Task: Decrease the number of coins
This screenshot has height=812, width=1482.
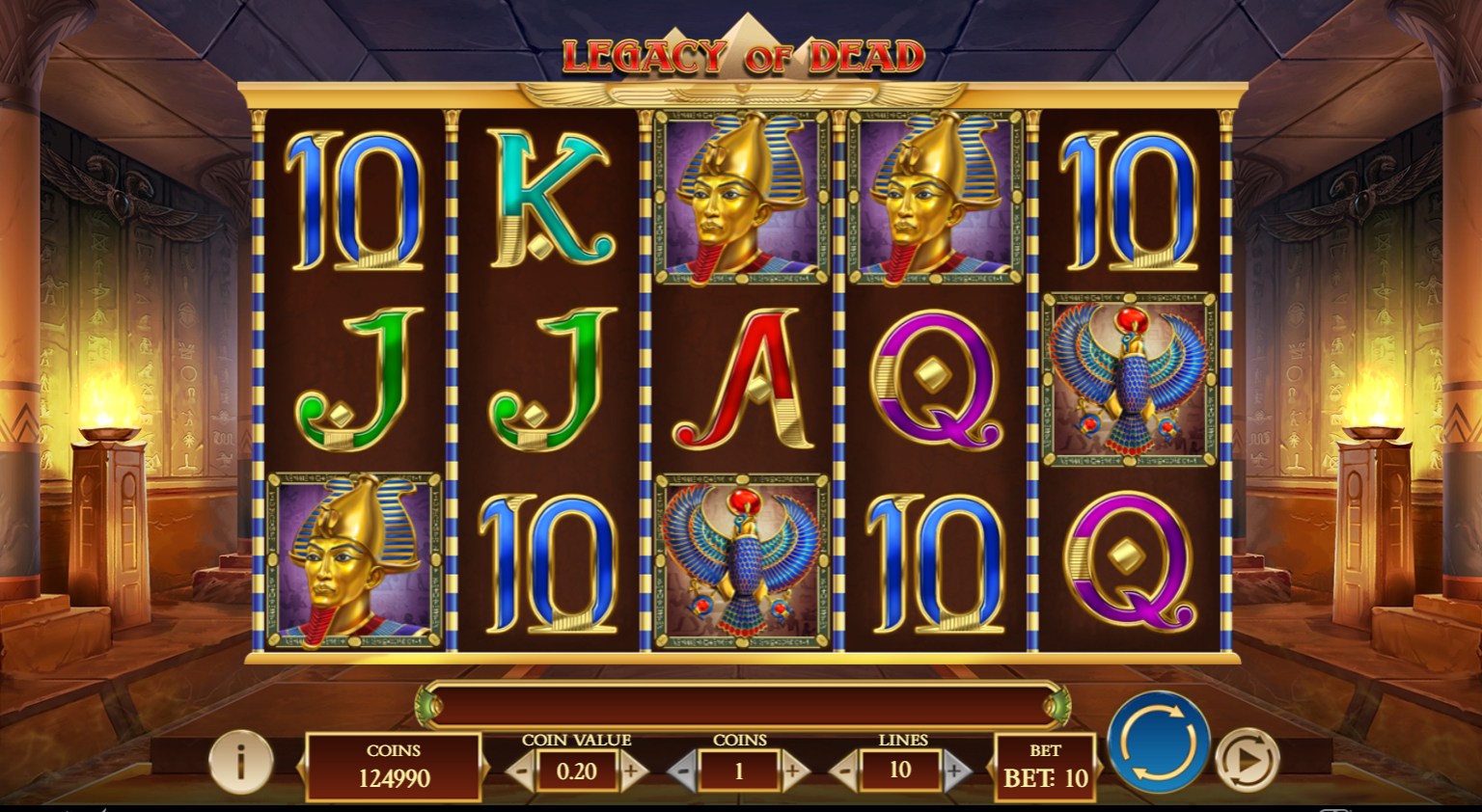Action: pos(683,771)
